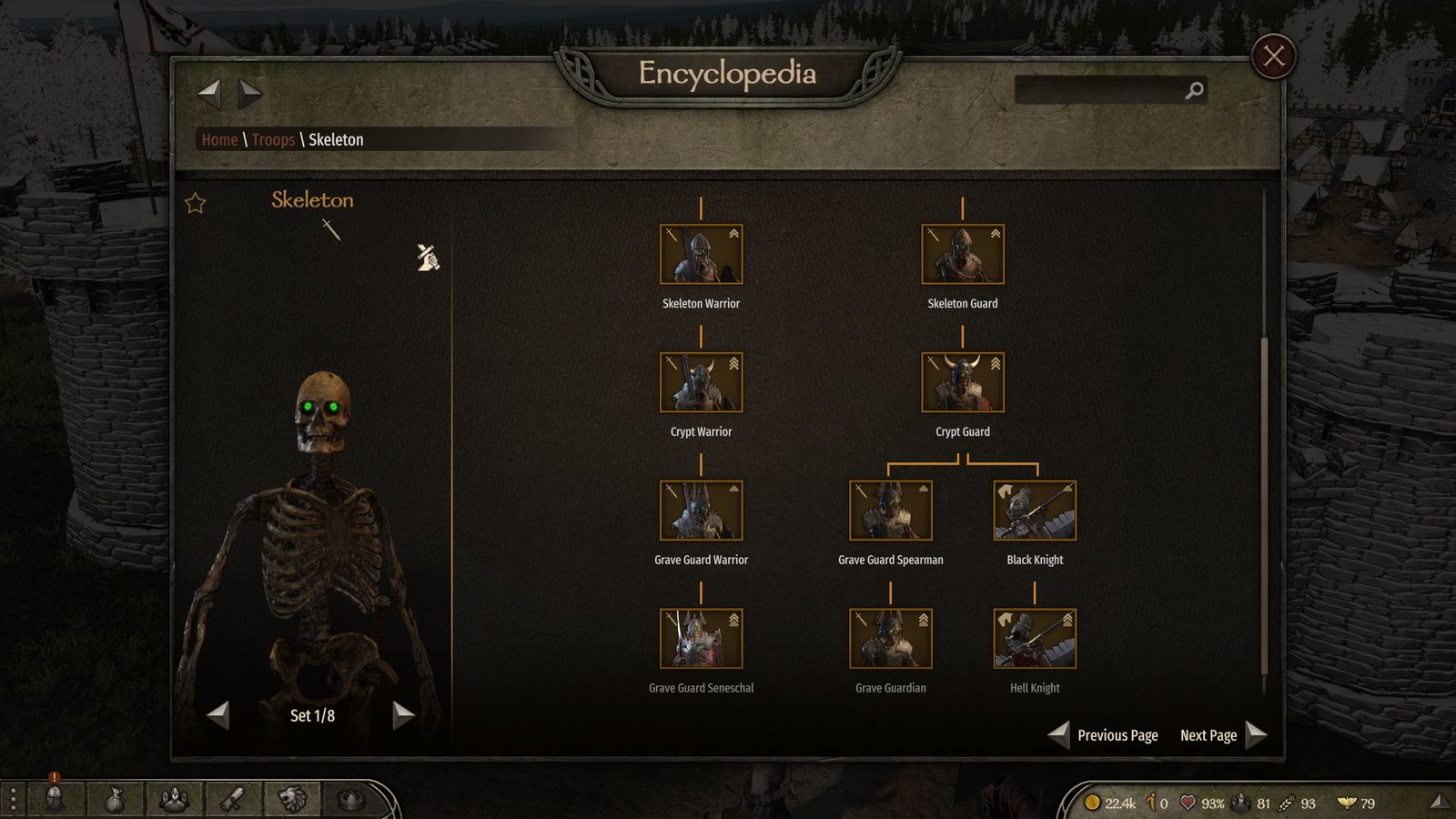
Task: Select the Skeleton Guard troop
Action: pyautogui.click(x=962, y=255)
